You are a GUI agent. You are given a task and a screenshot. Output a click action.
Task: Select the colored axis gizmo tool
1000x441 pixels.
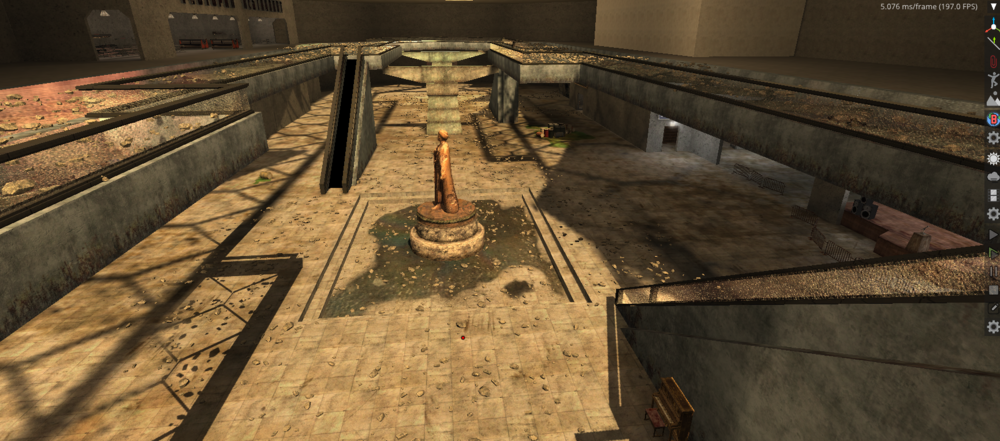coord(993,25)
